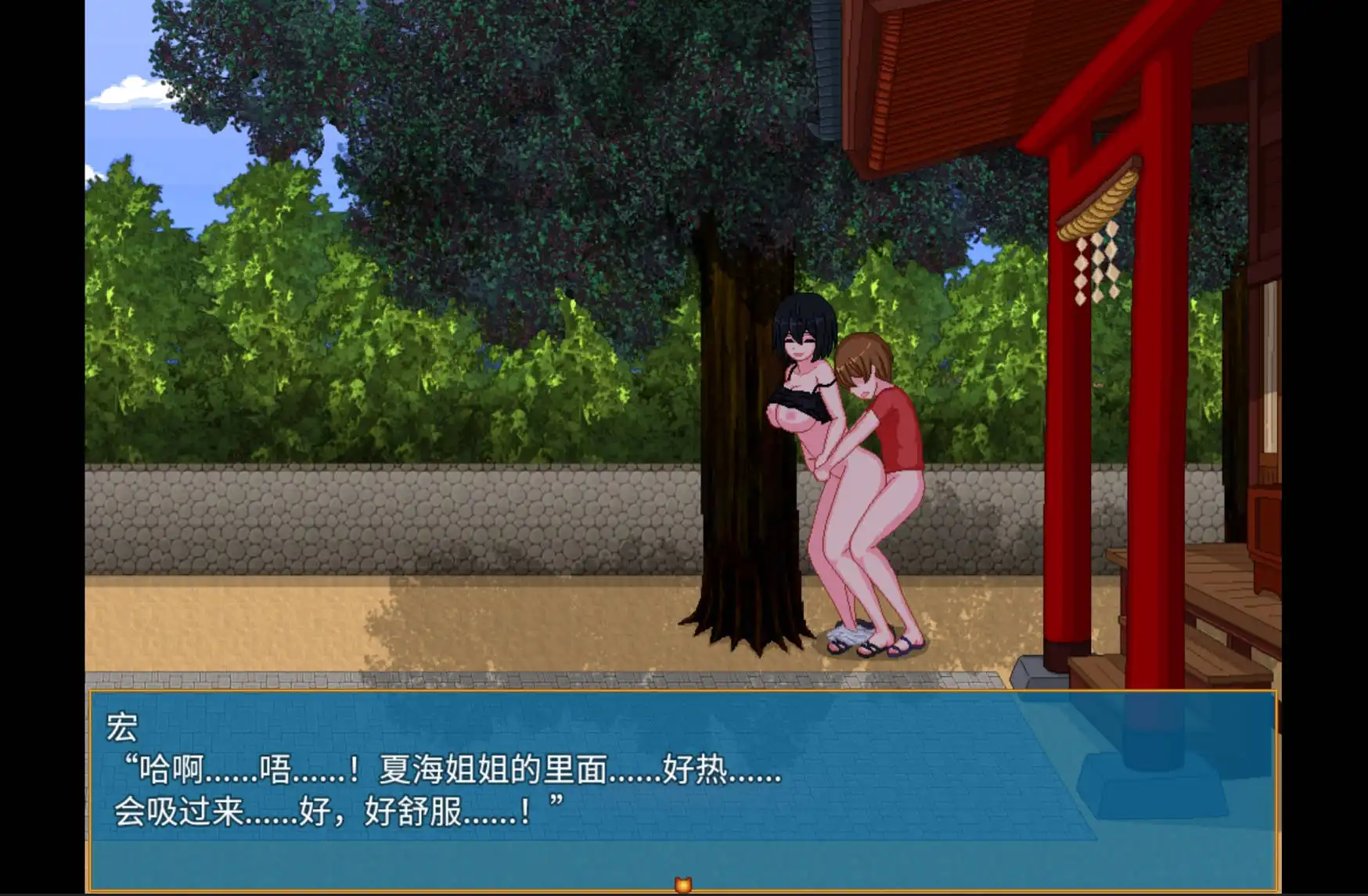
Task: Click the sandals on the ground
Action: click(877, 648)
